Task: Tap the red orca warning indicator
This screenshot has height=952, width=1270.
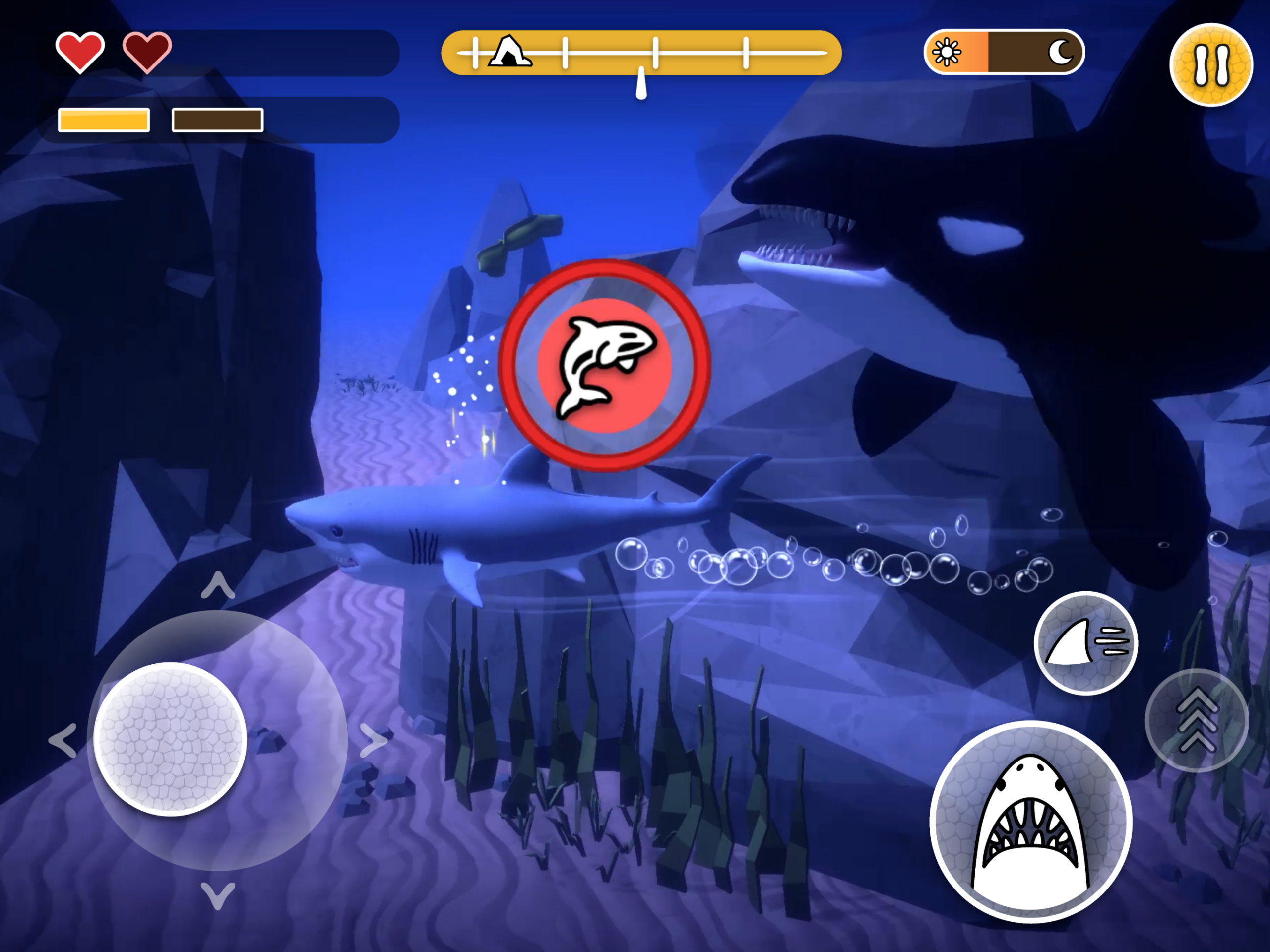Action: [x=605, y=365]
